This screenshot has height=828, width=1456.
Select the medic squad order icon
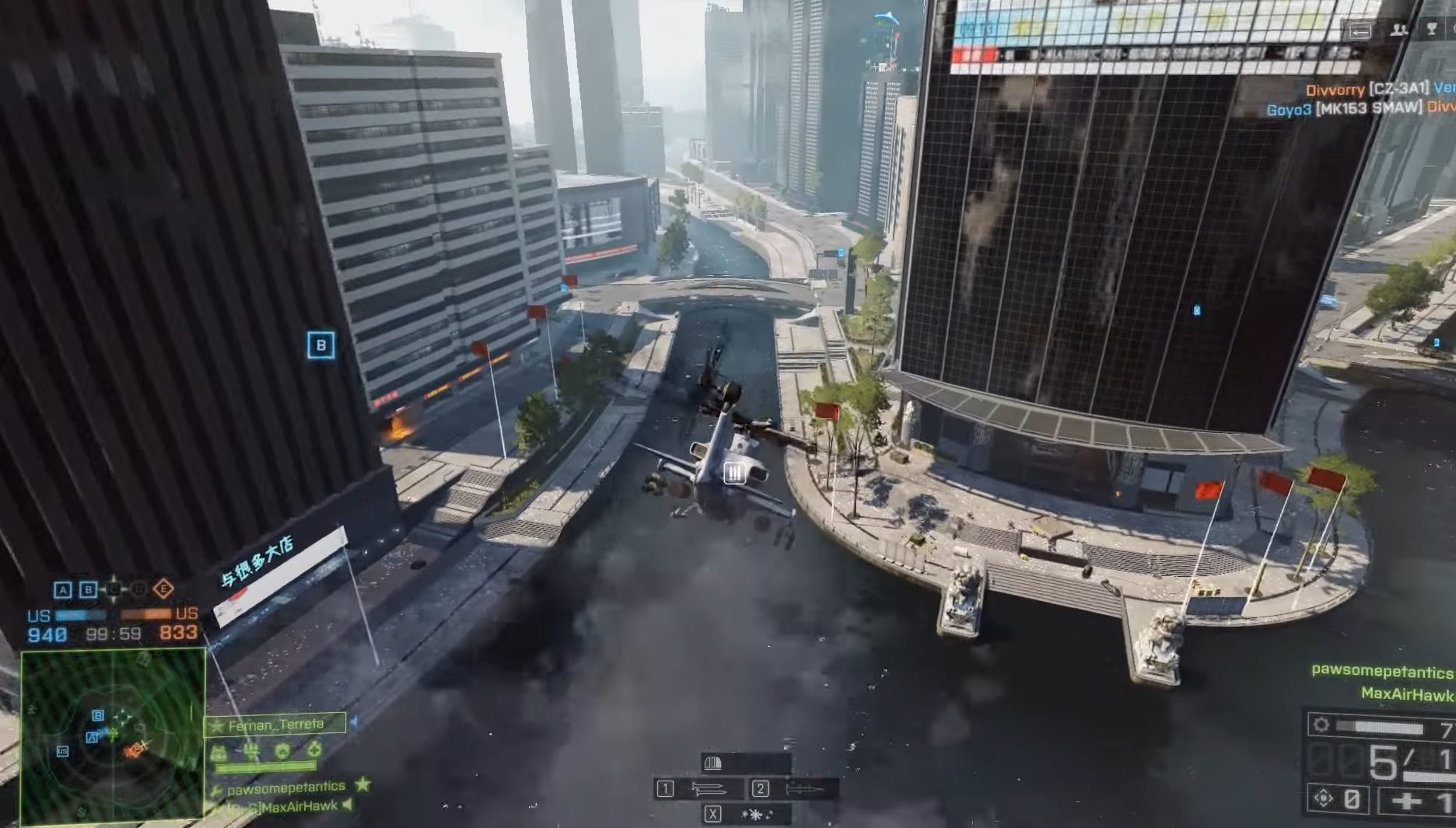[x=313, y=750]
